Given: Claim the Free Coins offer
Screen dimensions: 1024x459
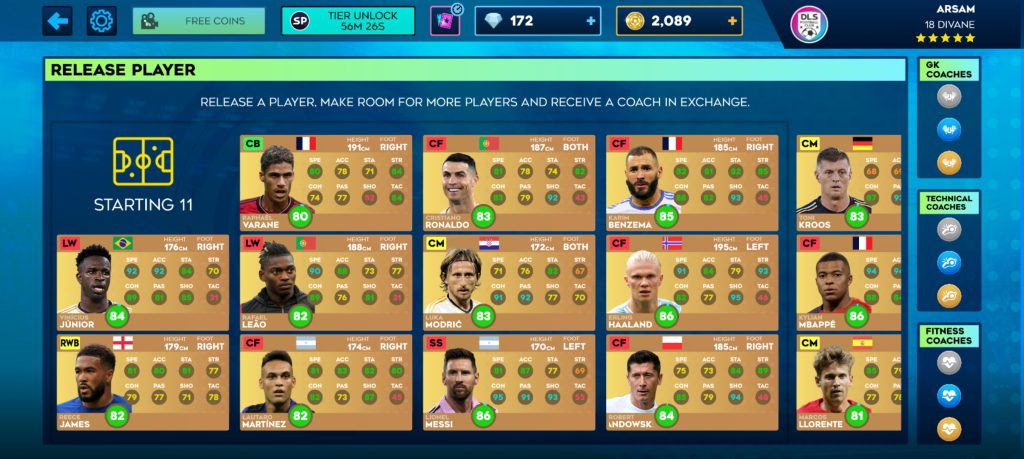Looking at the screenshot, I should [x=199, y=21].
